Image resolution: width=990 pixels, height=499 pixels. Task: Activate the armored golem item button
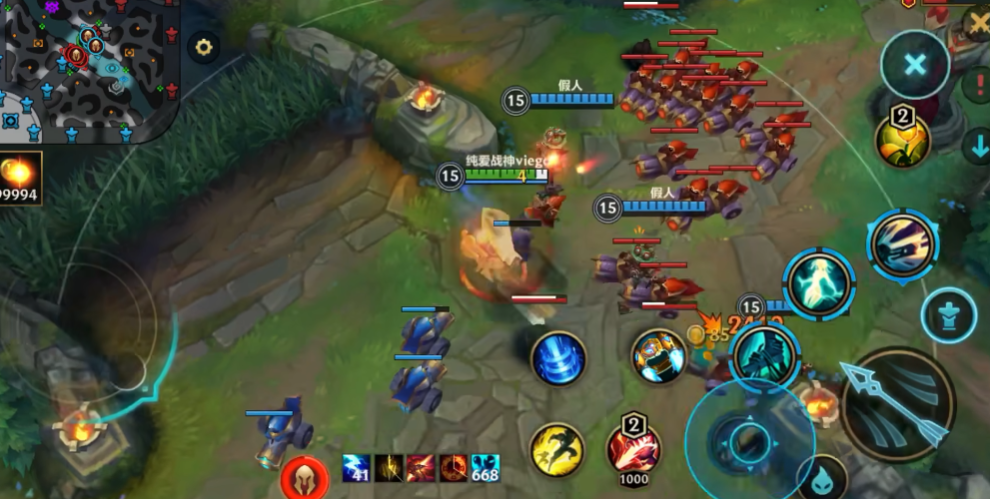[x=658, y=356]
